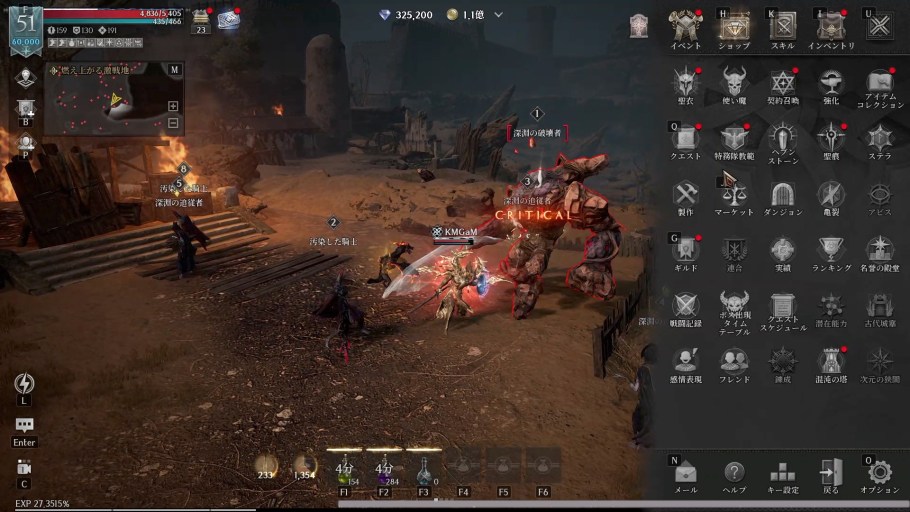
Task: Open the ショップ (Shop) menu
Action: point(733,26)
